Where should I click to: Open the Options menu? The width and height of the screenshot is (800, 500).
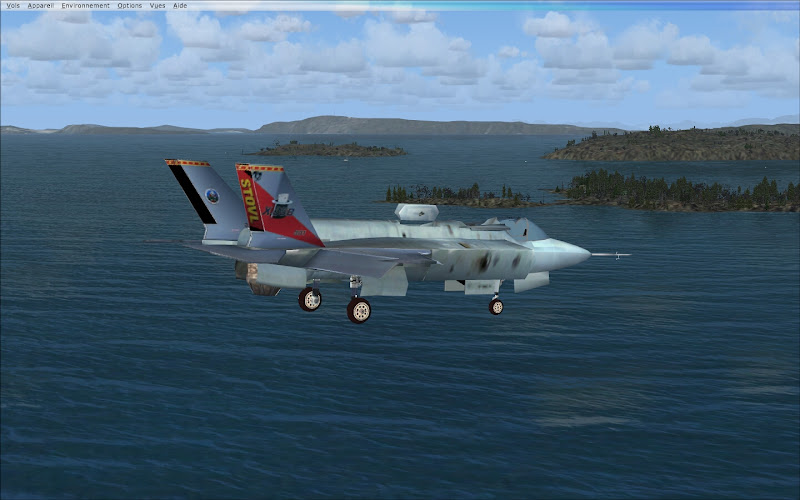click(x=130, y=5)
